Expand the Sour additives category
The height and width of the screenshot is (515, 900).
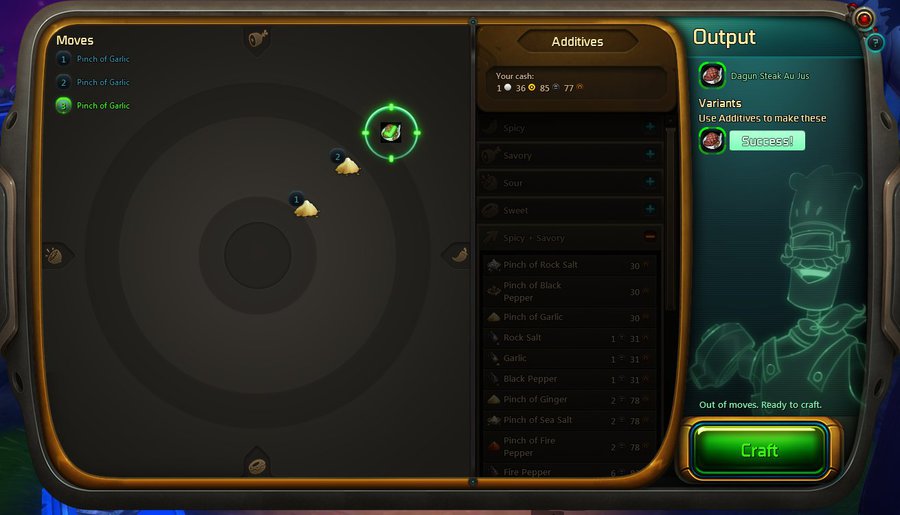(650, 182)
